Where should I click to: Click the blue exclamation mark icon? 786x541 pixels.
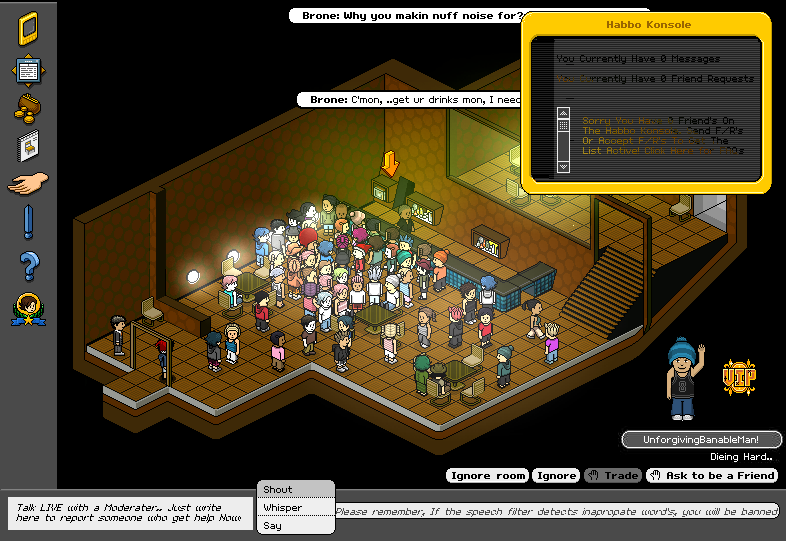(x=28, y=222)
